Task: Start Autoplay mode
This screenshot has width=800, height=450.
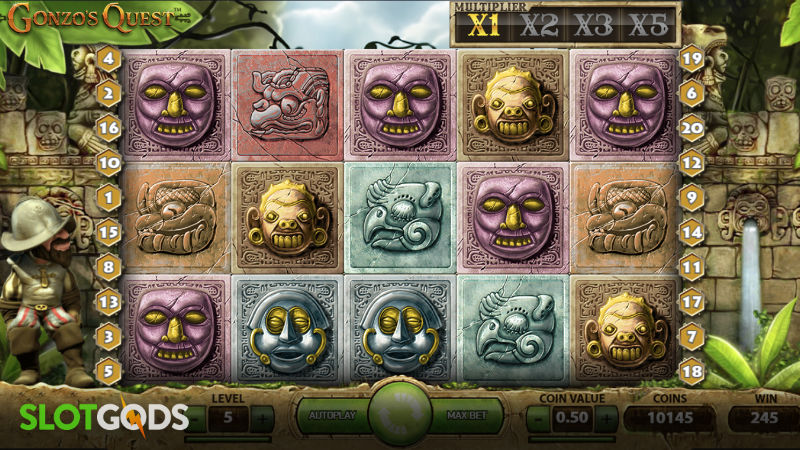Action: pos(333,415)
